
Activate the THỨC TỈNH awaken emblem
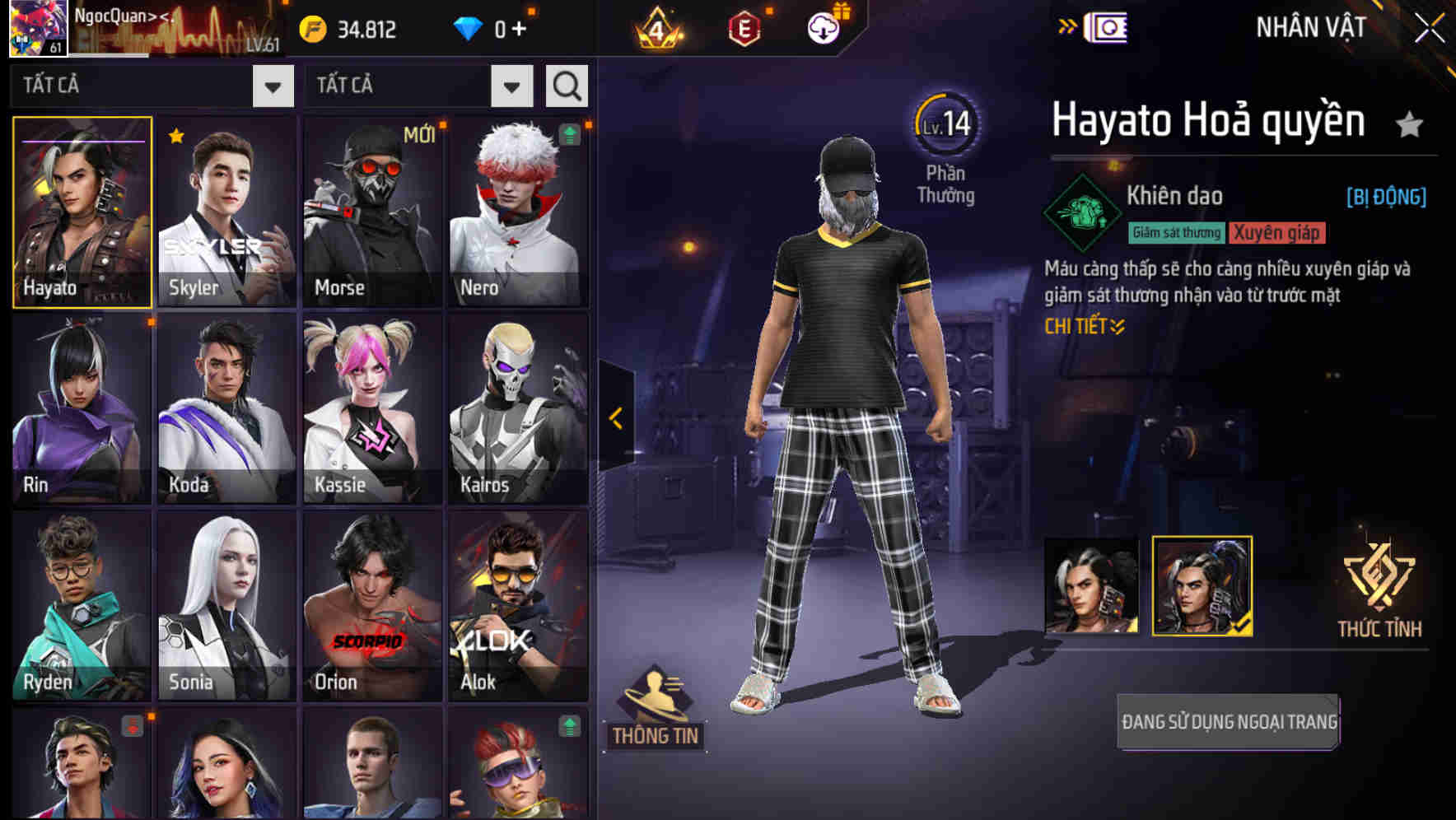tap(1379, 585)
